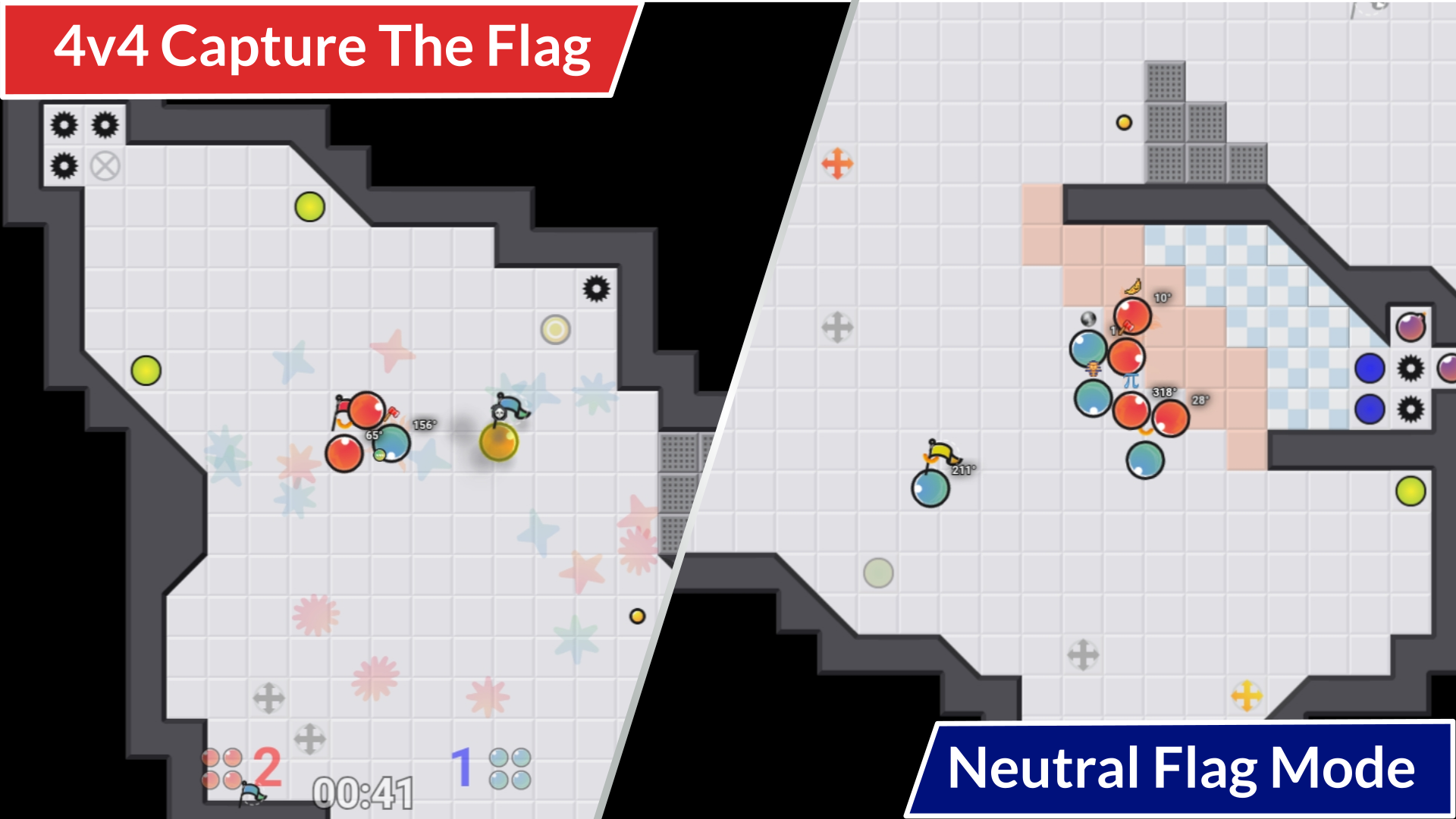Screen dimensions: 1456x819
Task: Click the blue team score showing 1
Action: tap(461, 766)
